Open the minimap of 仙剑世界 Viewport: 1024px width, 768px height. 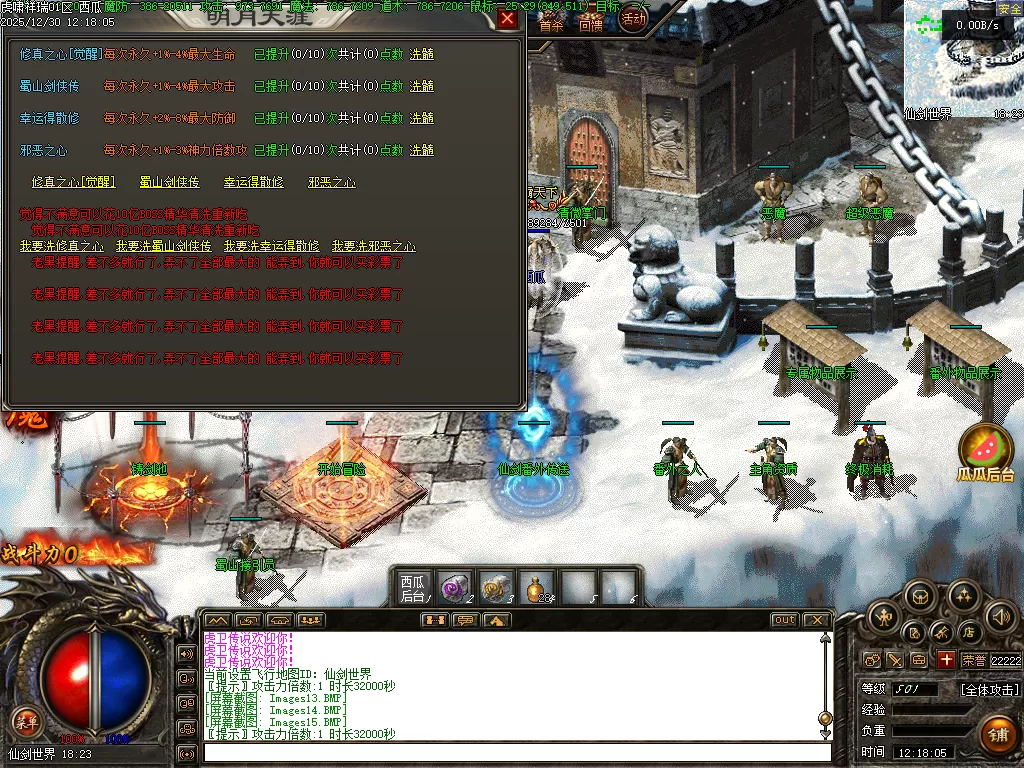coord(962,60)
